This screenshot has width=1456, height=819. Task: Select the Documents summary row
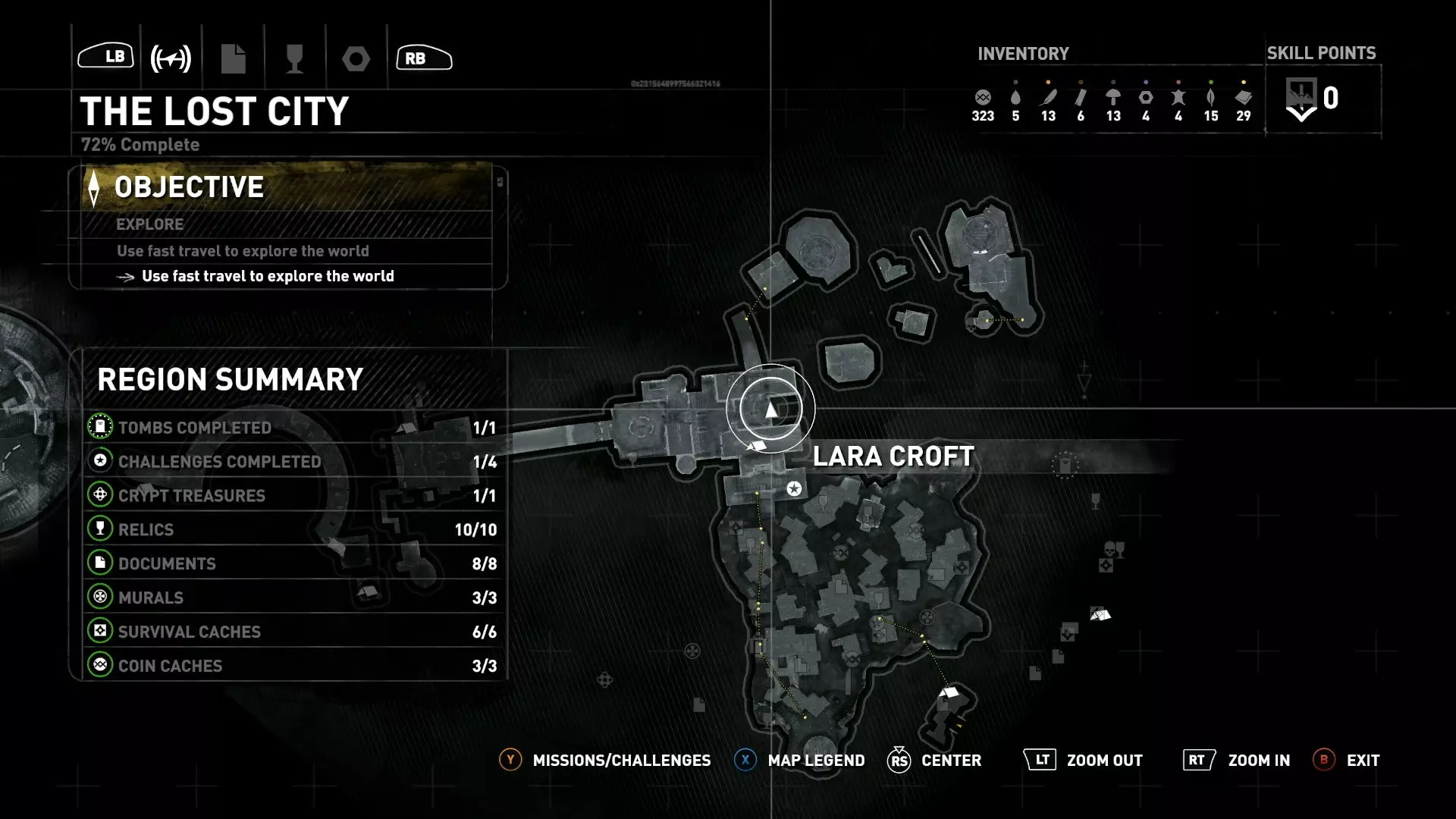[x=292, y=563]
